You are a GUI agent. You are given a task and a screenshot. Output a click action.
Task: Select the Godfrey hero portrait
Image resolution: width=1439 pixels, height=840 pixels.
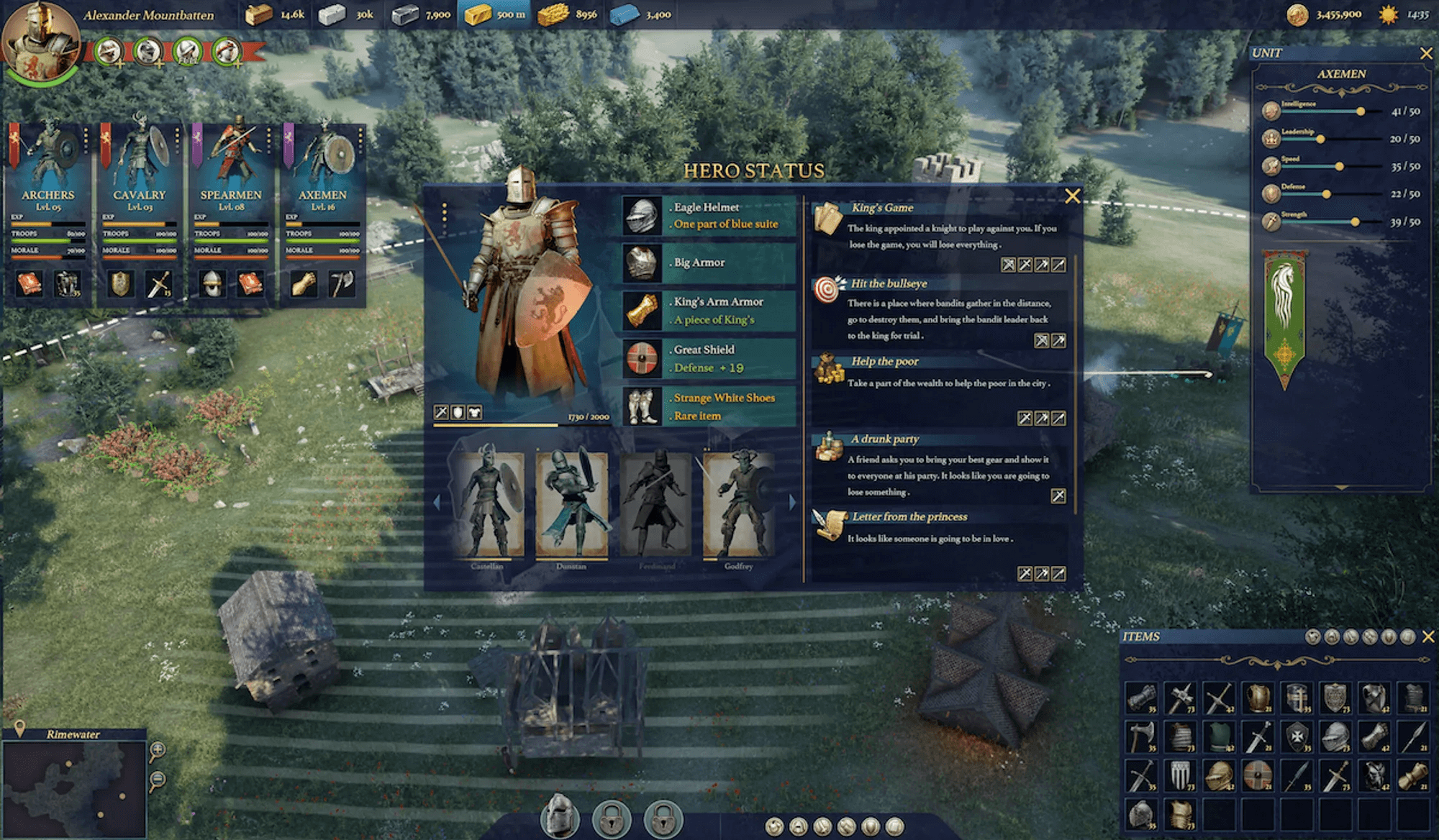pos(738,505)
